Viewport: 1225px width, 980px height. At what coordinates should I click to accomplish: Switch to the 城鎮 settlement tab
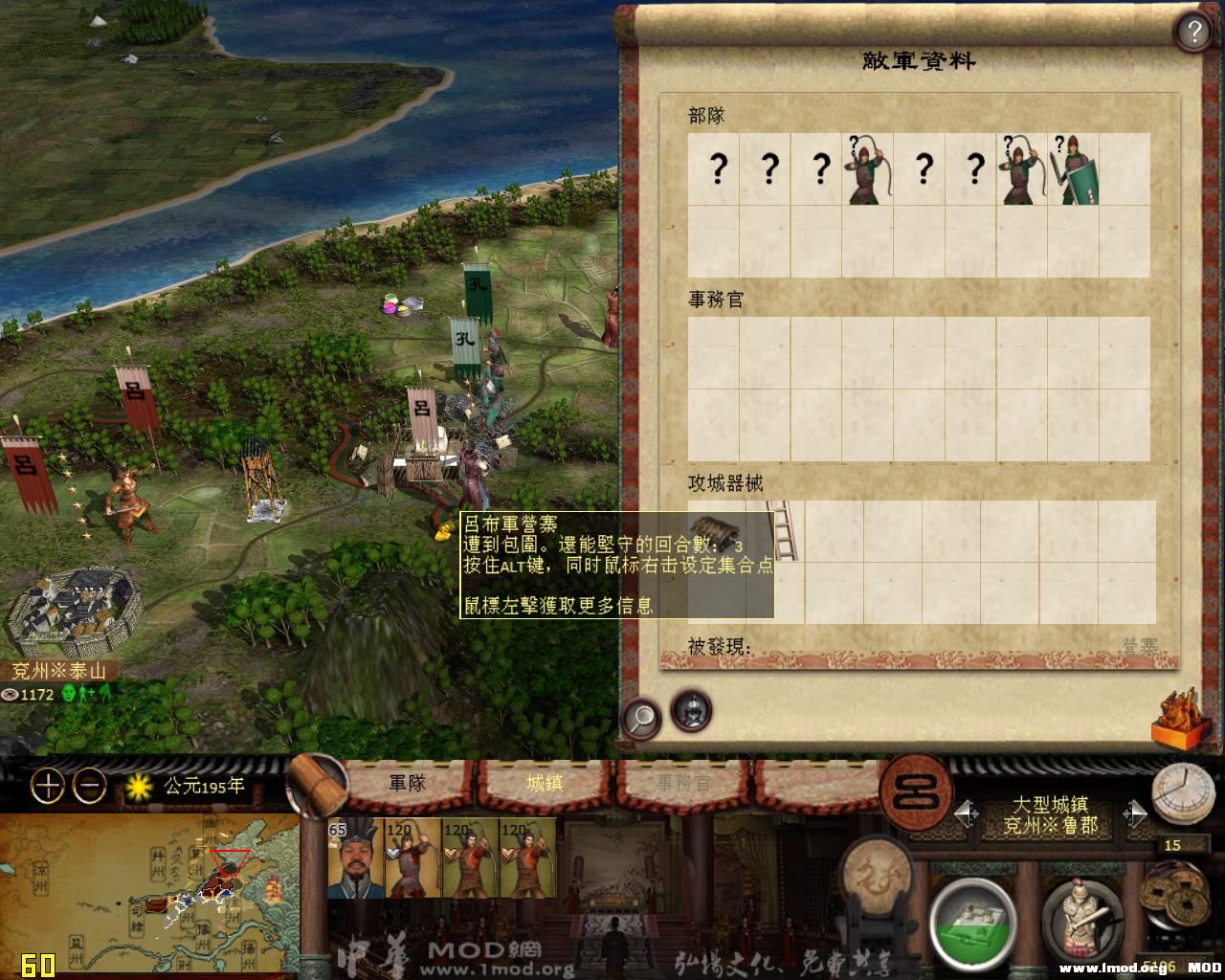click(x=545, y=783)
